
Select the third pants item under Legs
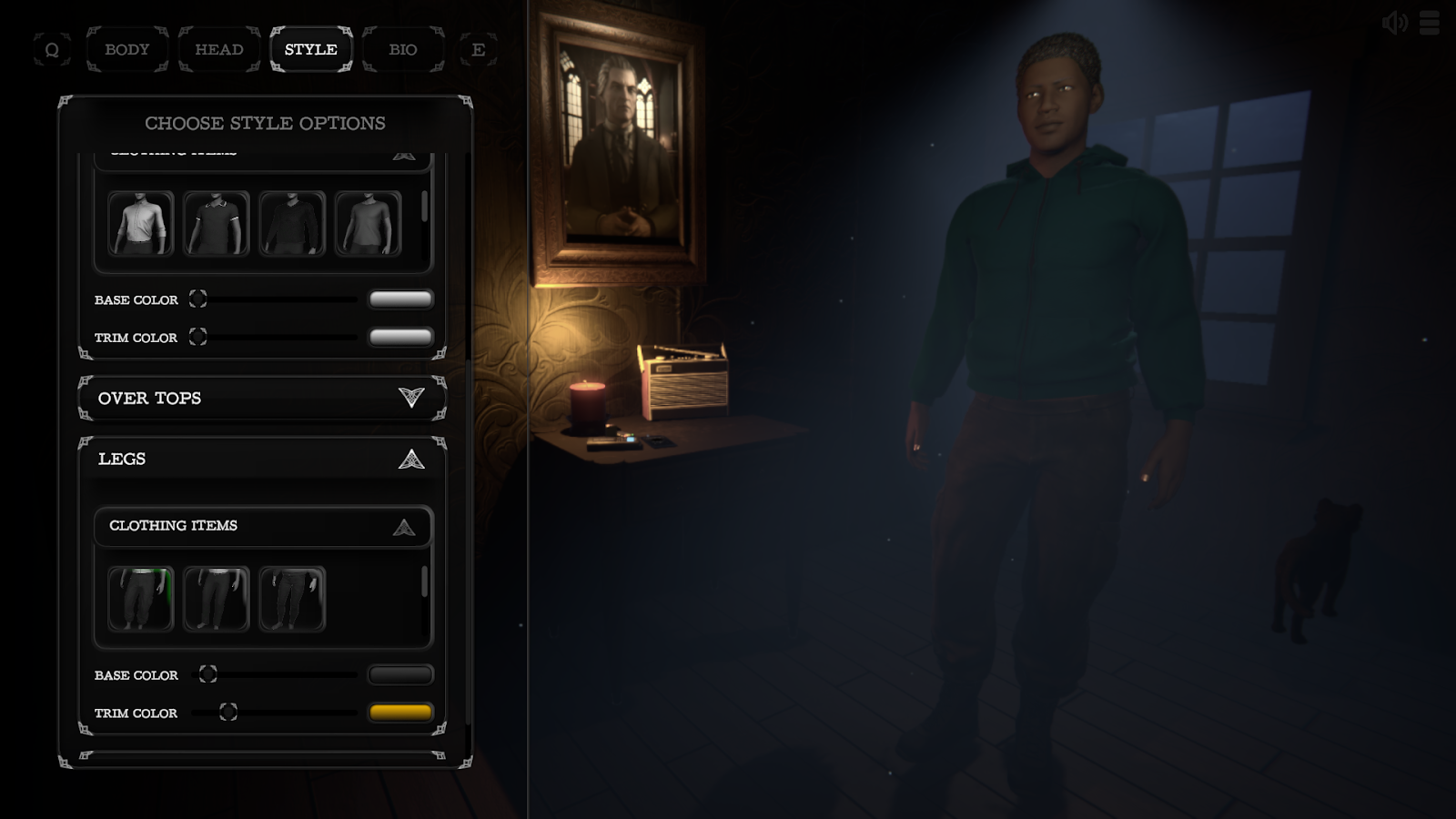pos(293,599)
